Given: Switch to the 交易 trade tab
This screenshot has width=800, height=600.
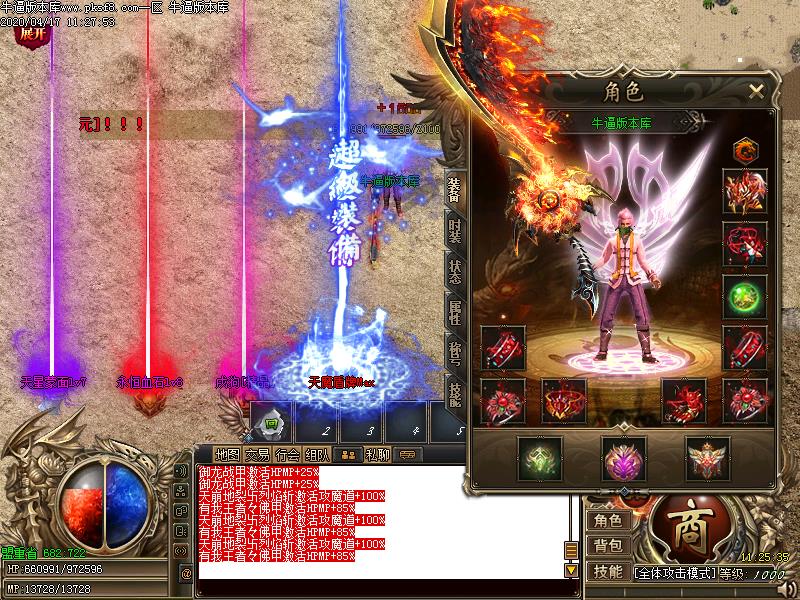Looking at the screenshot, I should click(259, 453).
